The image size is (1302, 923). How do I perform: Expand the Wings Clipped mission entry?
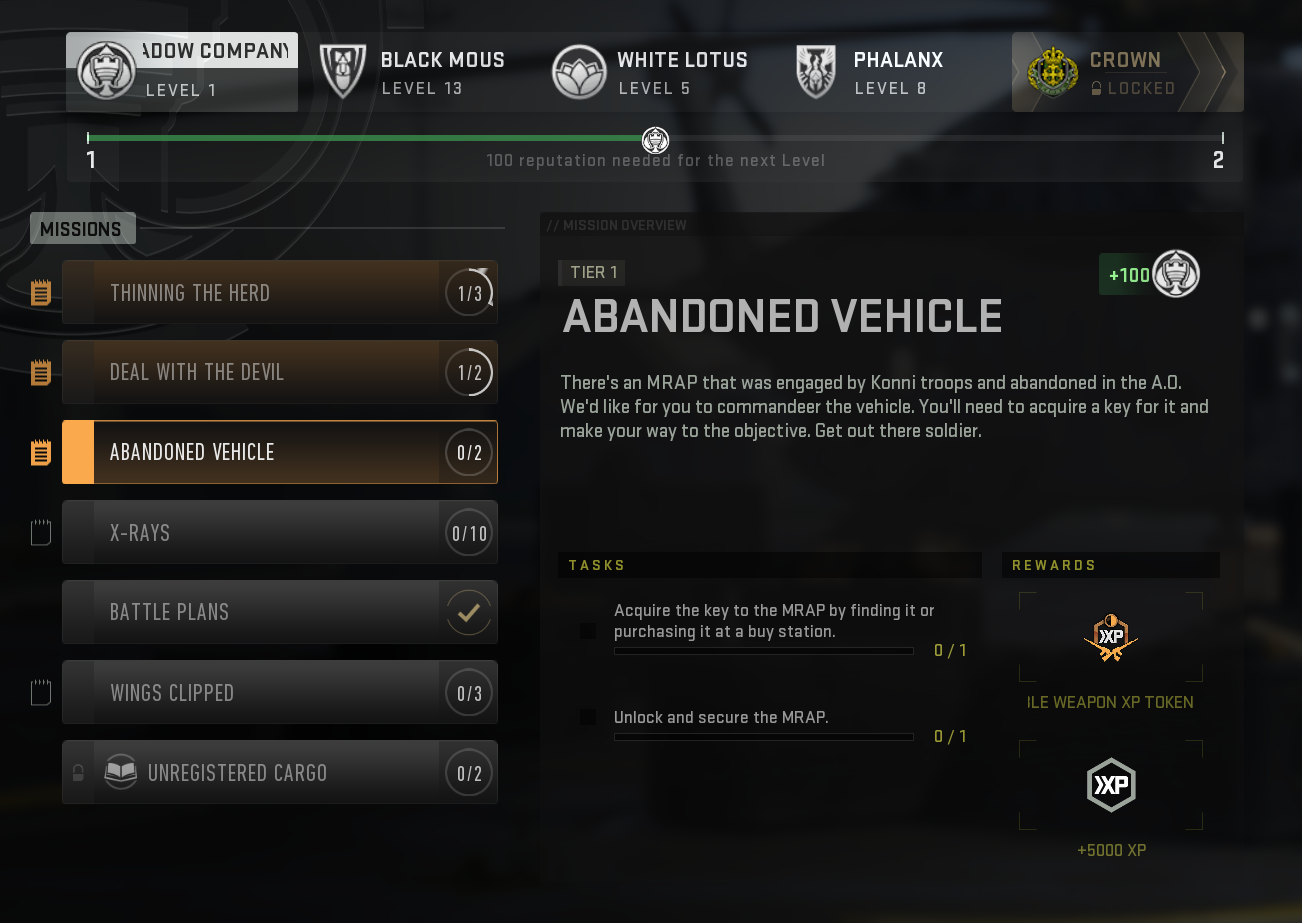(280, 692)
